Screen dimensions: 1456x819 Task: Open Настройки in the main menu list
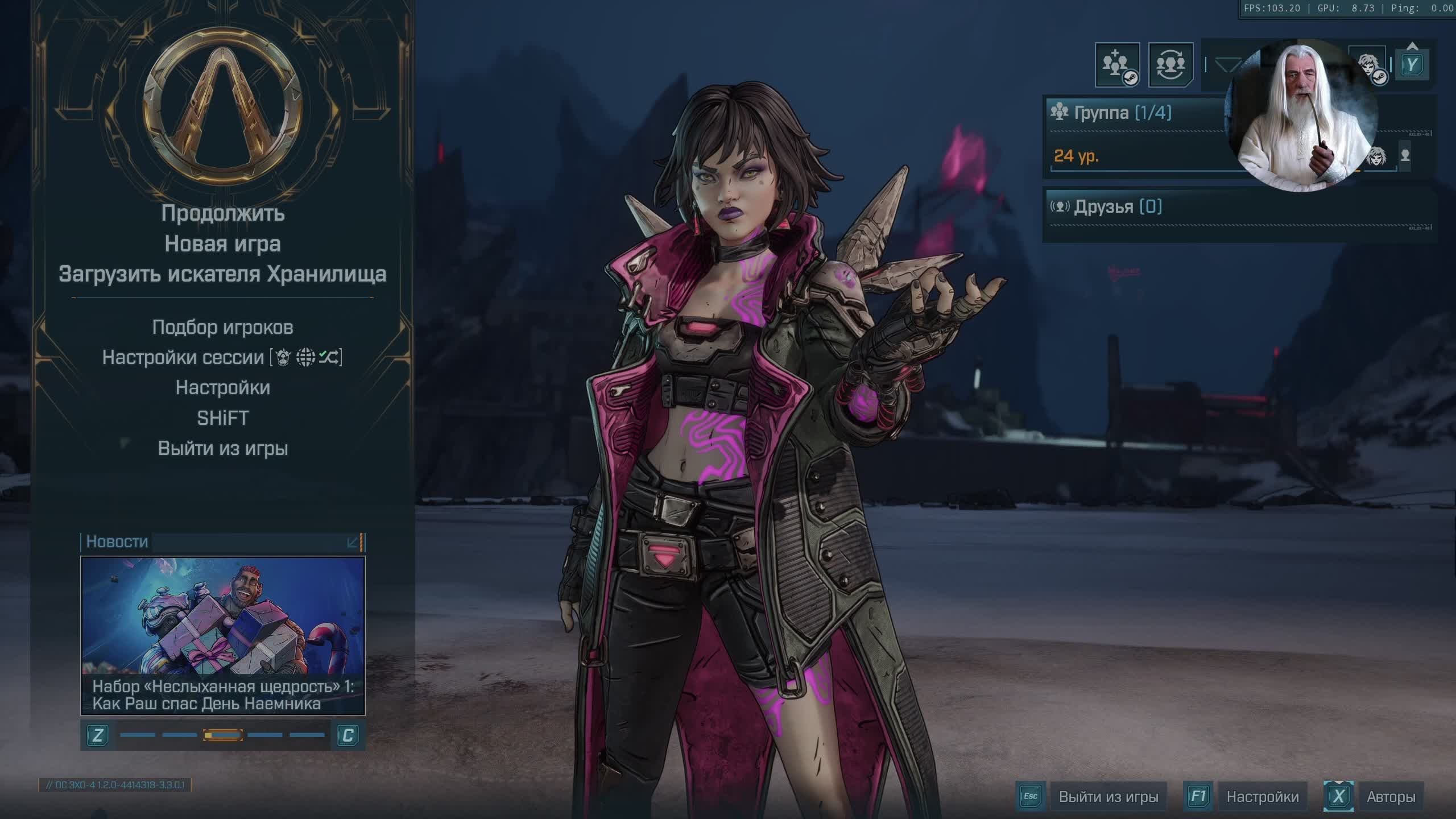(x=222, y=388)
